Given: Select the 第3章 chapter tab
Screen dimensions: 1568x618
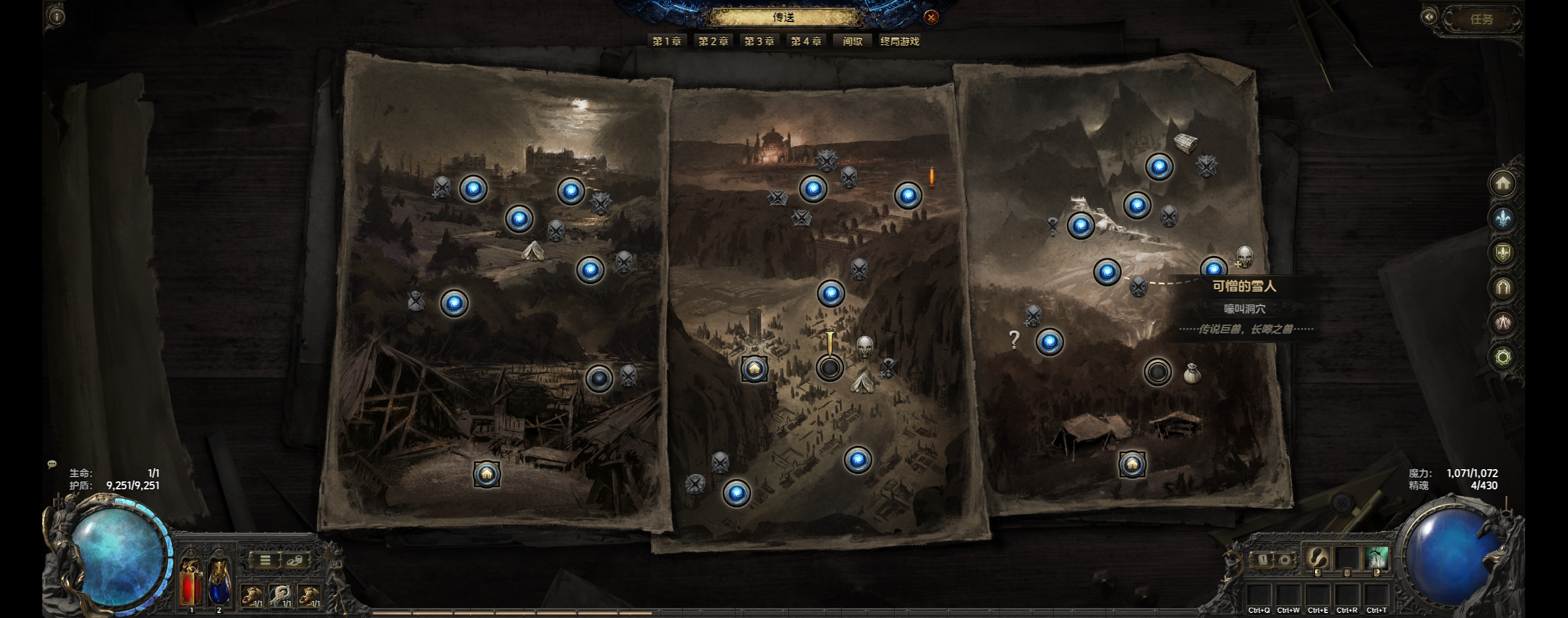Looking at the screenshot, I should click(x=759, y=41).
